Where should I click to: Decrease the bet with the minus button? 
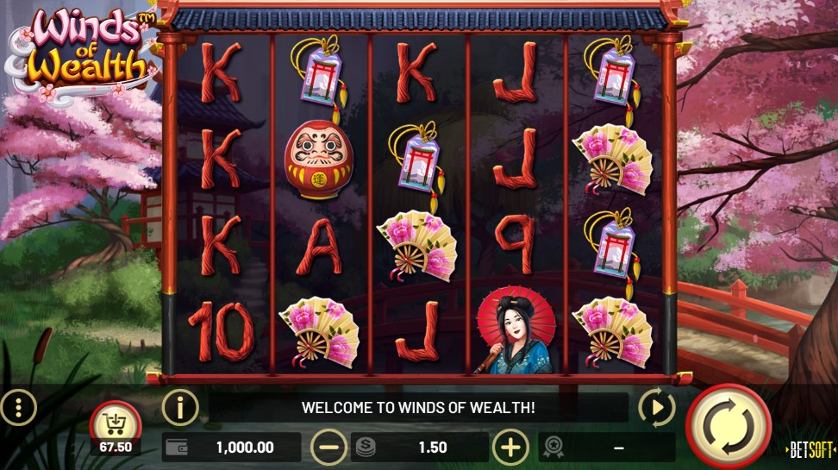(328, 447)
